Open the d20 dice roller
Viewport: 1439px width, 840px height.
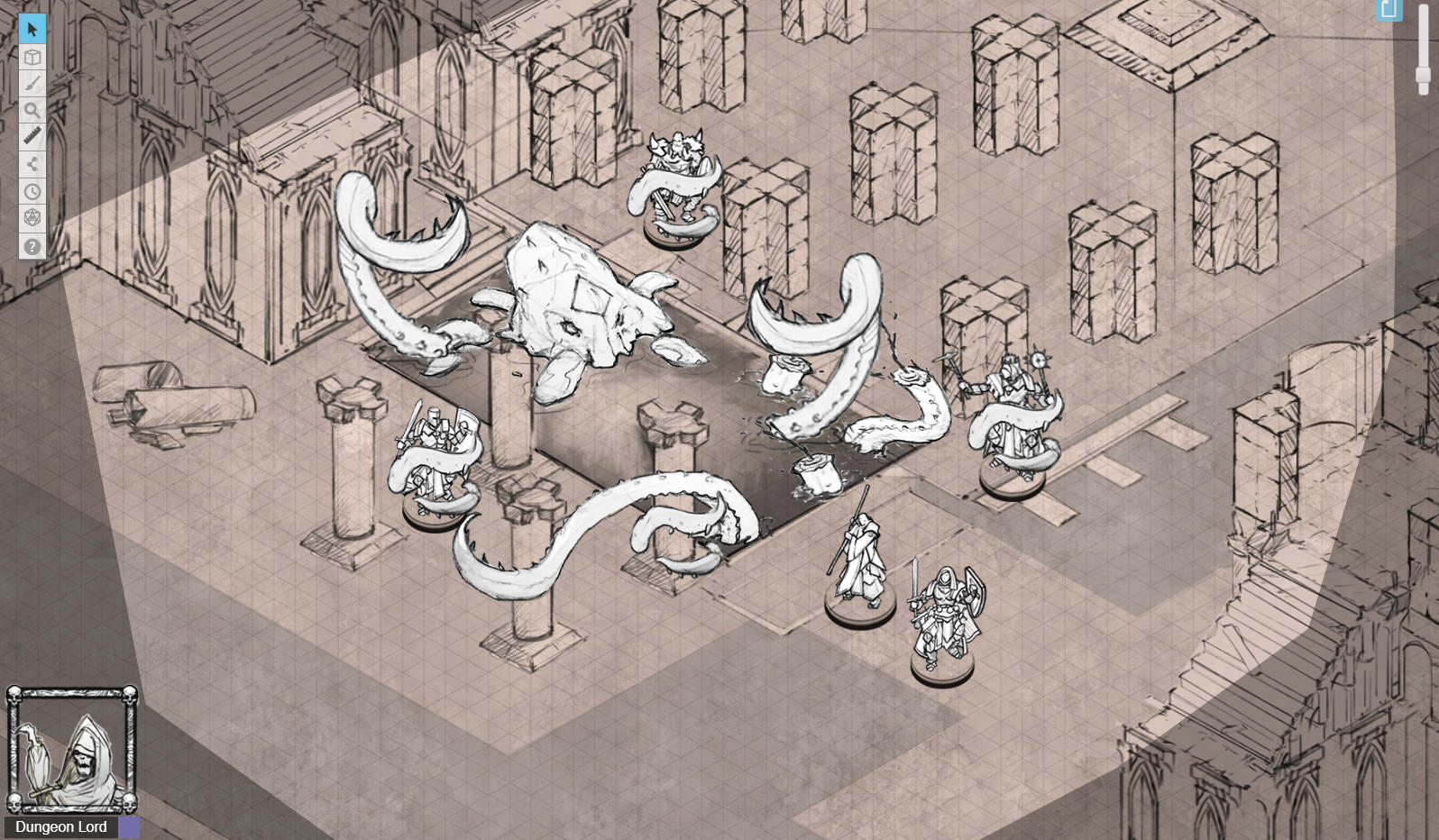[x=32, y=218]
